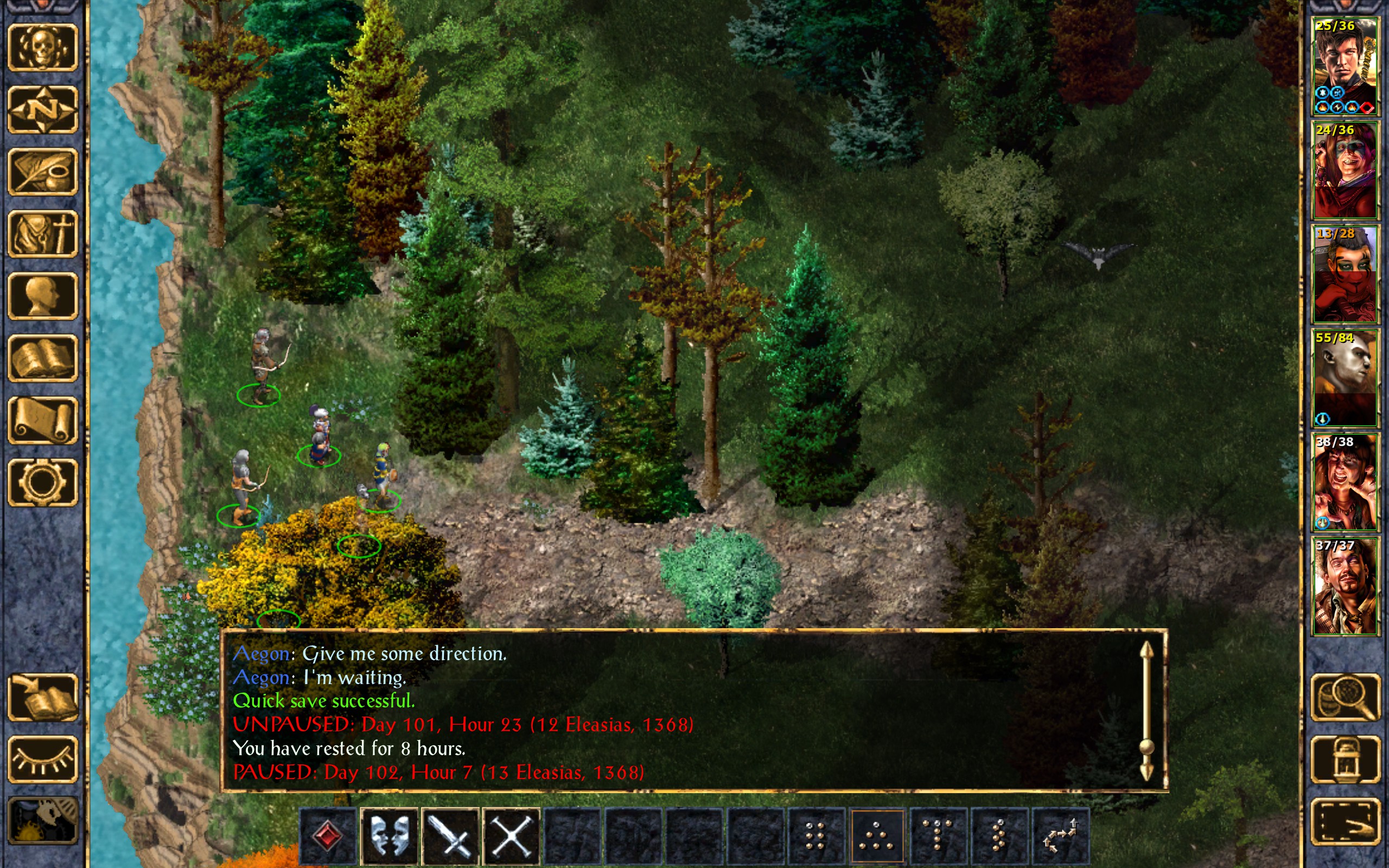
Task: Open the options gear menu
Action: pyautogui.click(x=42, y=482)
